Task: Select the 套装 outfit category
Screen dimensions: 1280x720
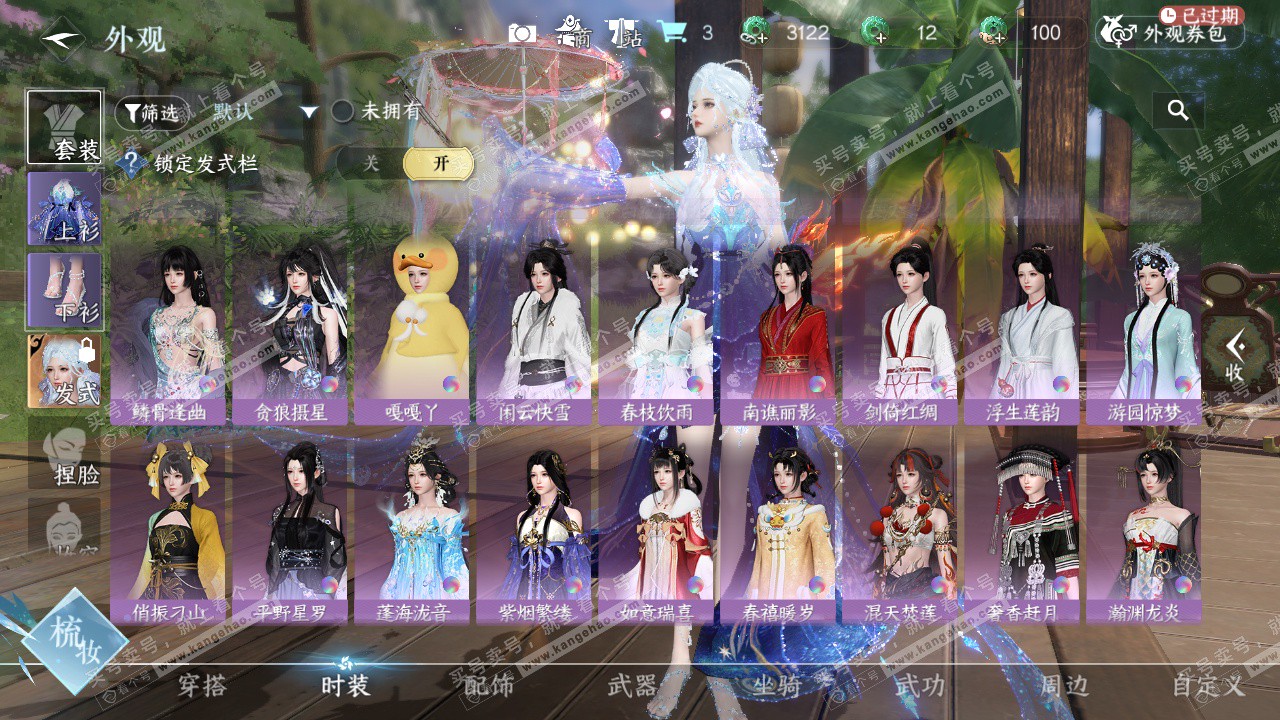Action: coord(65,127)
